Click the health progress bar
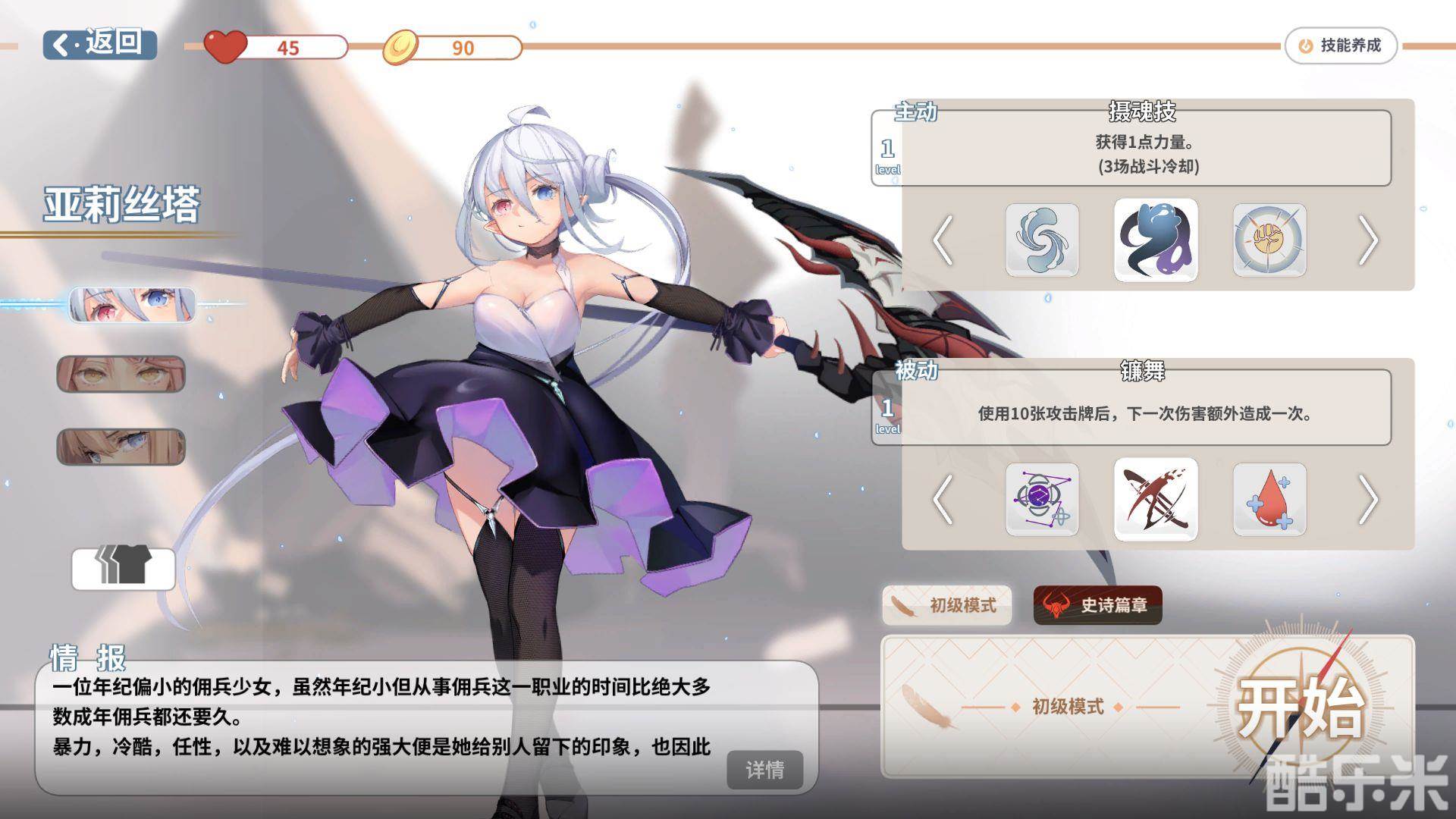 pos(296,47)
